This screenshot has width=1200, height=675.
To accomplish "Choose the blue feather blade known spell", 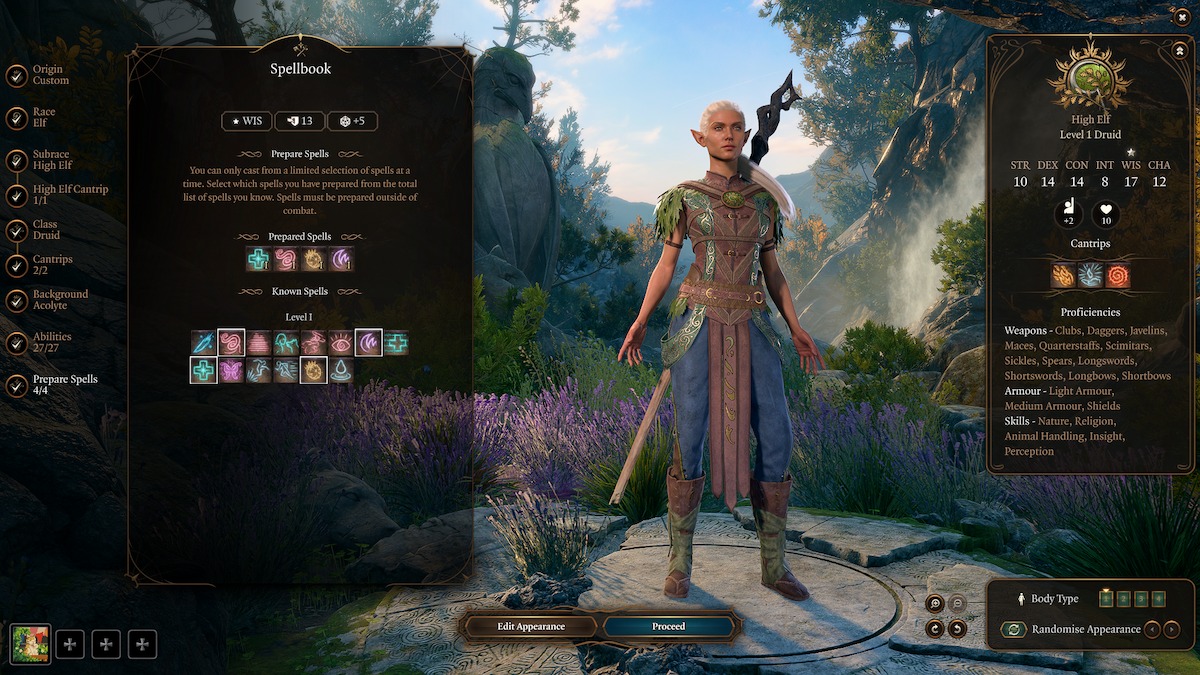I will [x=204, y=343].
